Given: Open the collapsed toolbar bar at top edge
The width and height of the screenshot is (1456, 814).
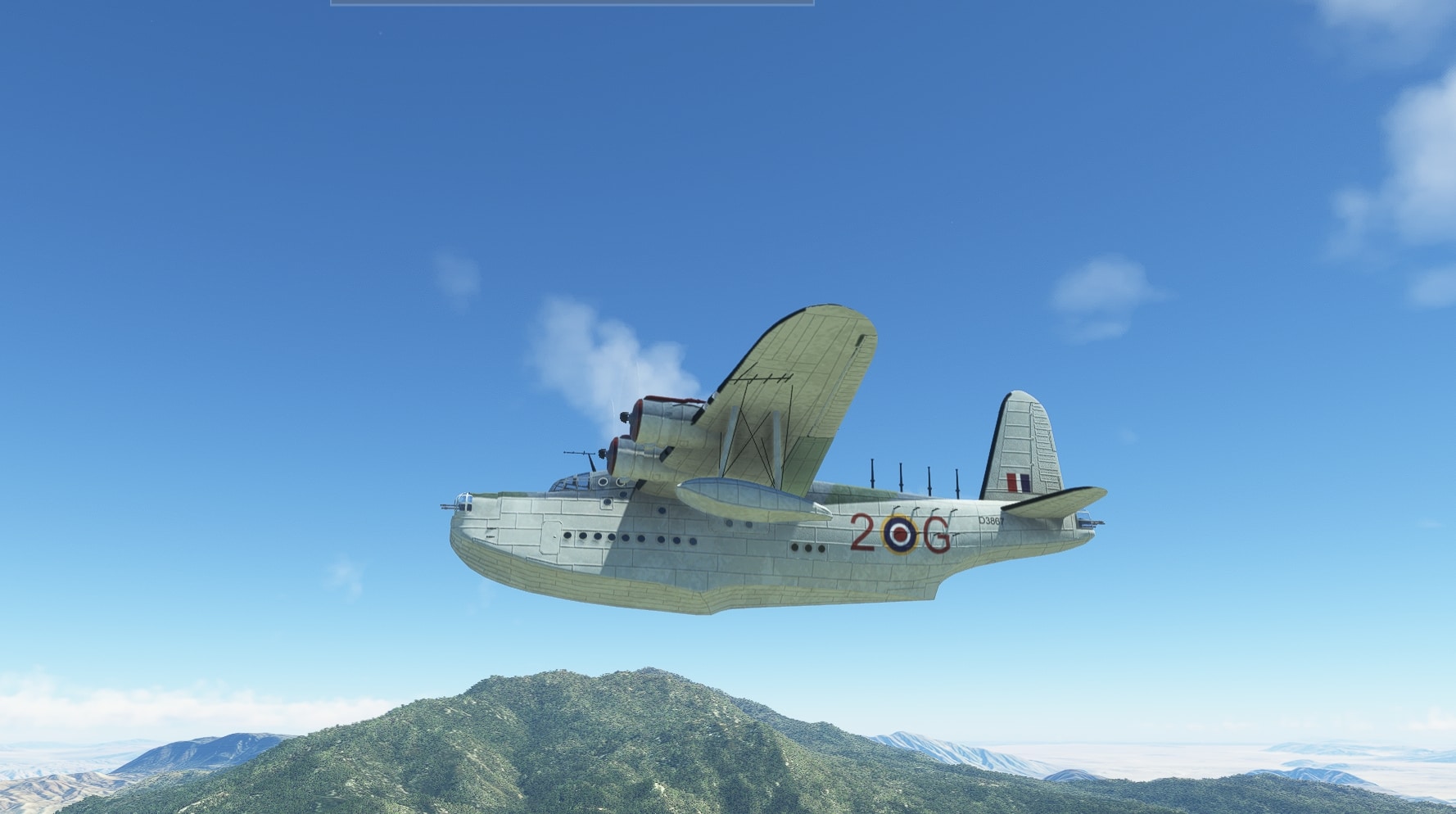Looking at the screenshot, I should [x=572, y=2].
